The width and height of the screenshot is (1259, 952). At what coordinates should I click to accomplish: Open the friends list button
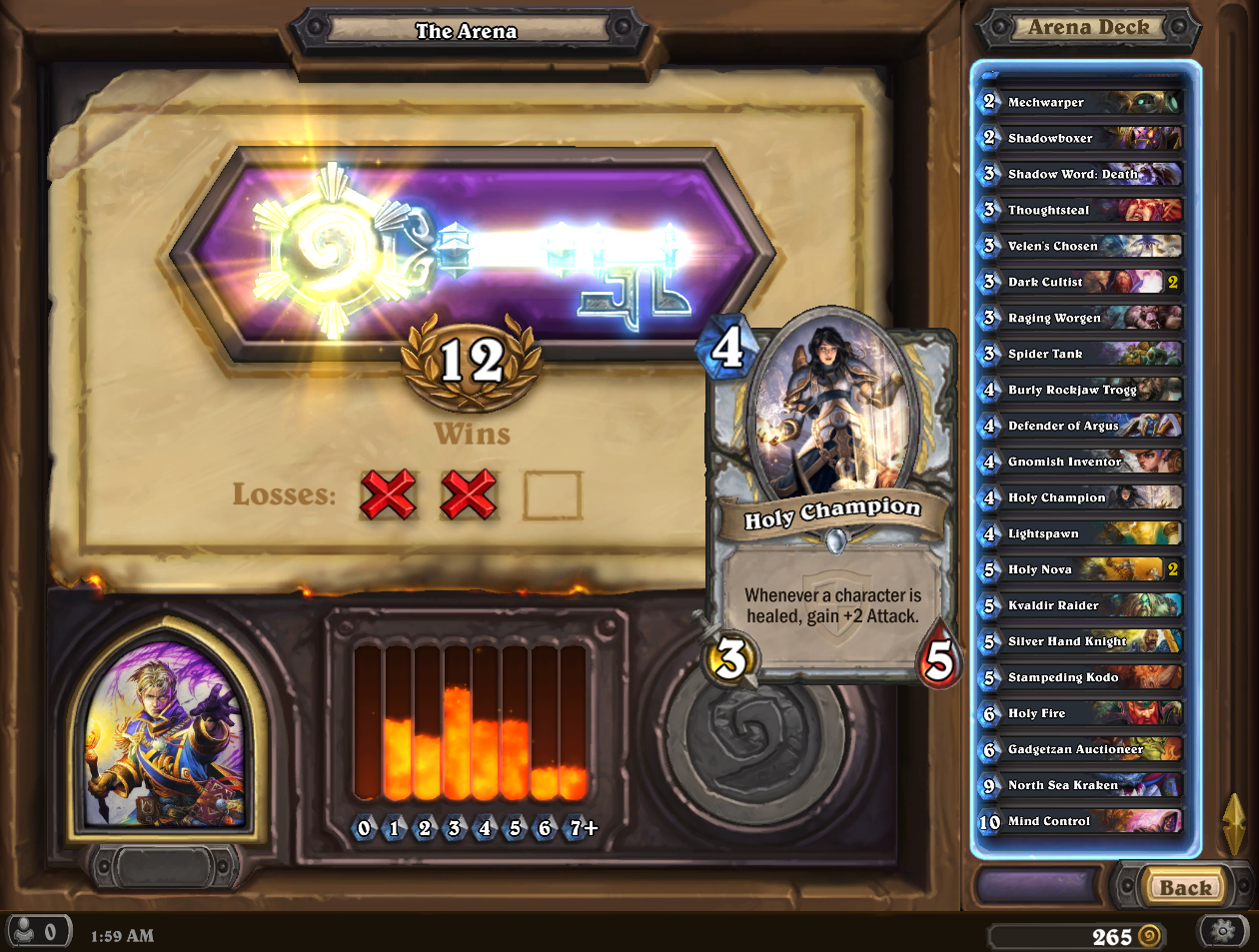pyautogui.click(x=38, y=932)
